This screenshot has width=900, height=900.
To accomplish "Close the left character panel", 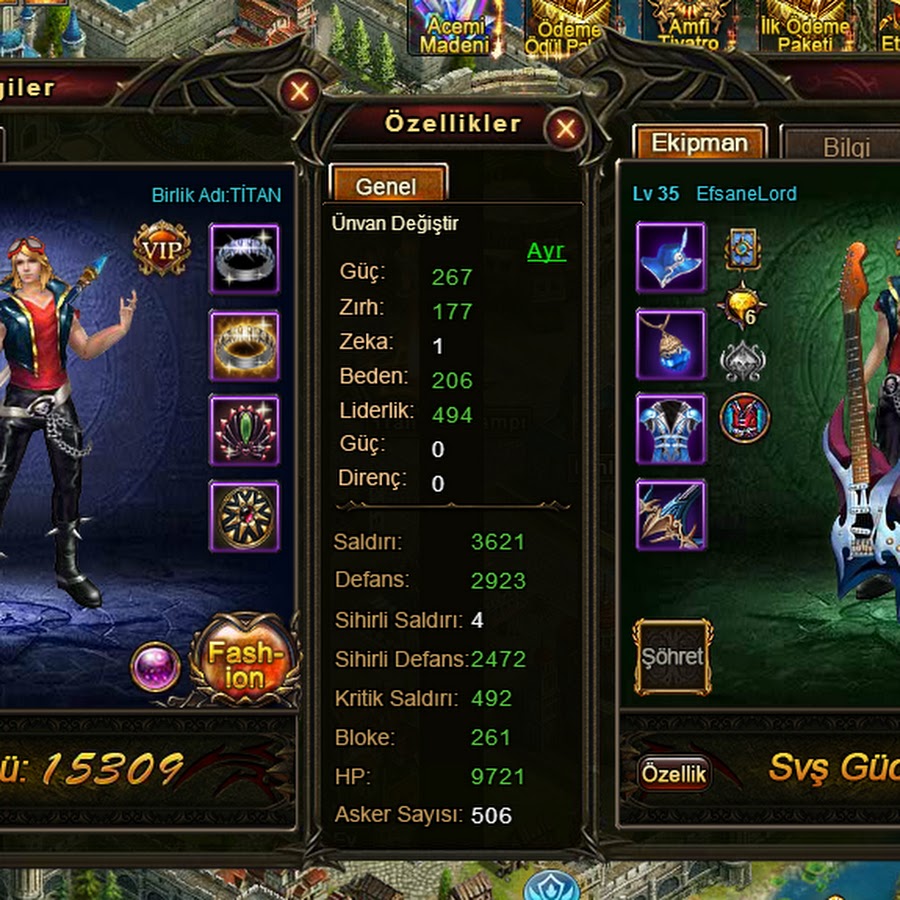I will point(299,93).
